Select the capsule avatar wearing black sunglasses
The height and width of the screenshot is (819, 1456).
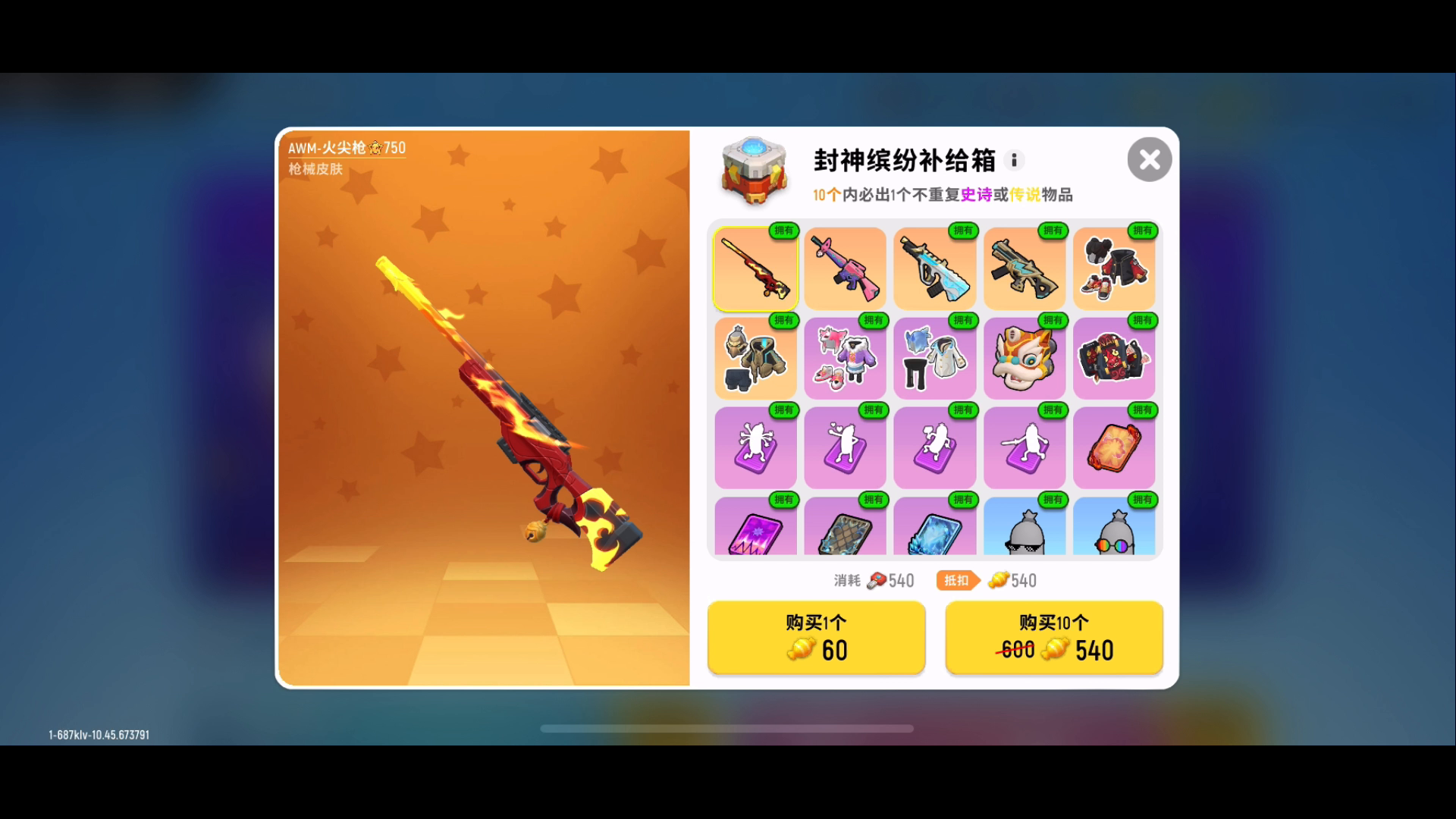click(x=1025, y=531)
